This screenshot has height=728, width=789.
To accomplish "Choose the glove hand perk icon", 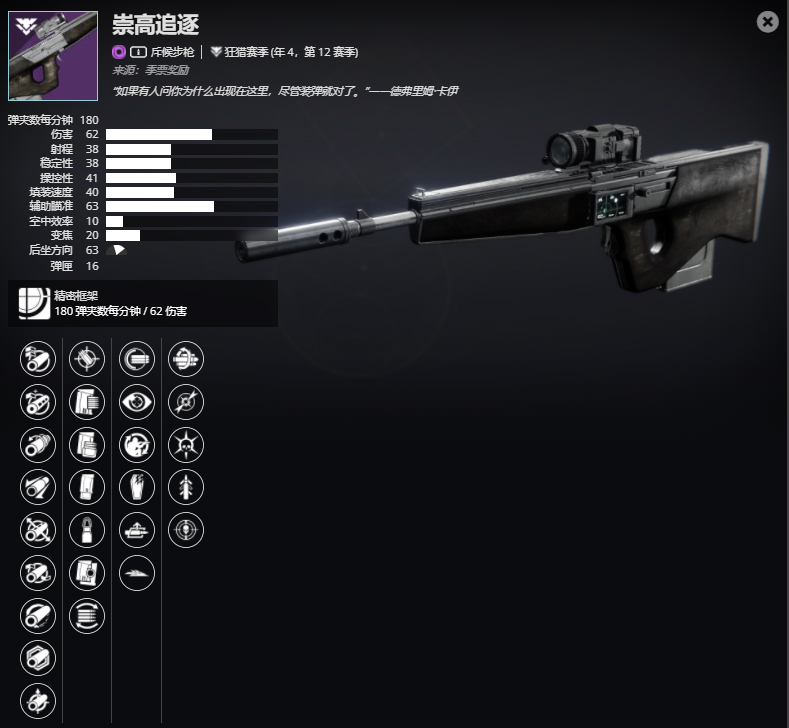I will [137, 486].
